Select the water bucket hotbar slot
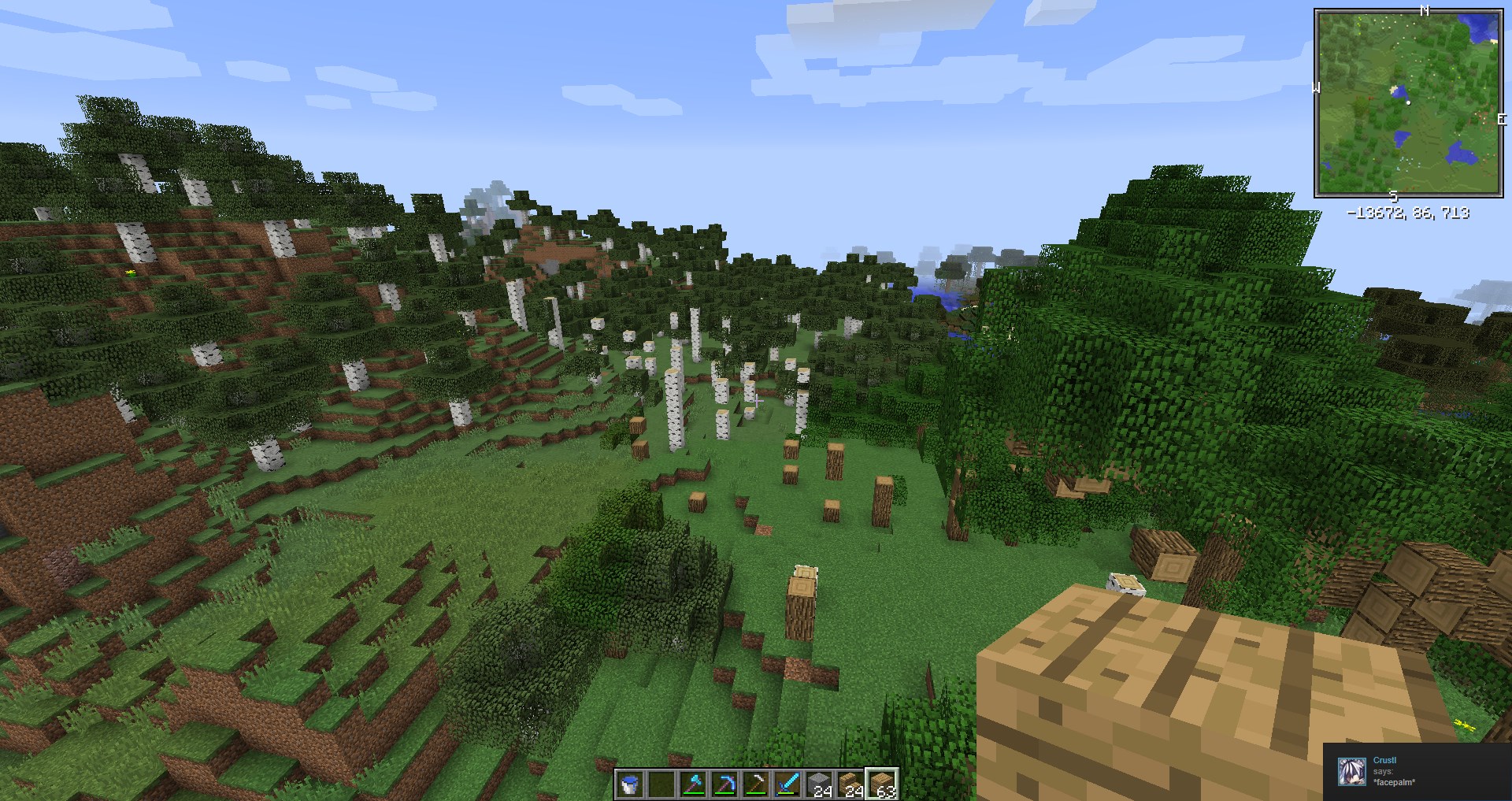This screenshot has height=801, width=1512. 630,784
